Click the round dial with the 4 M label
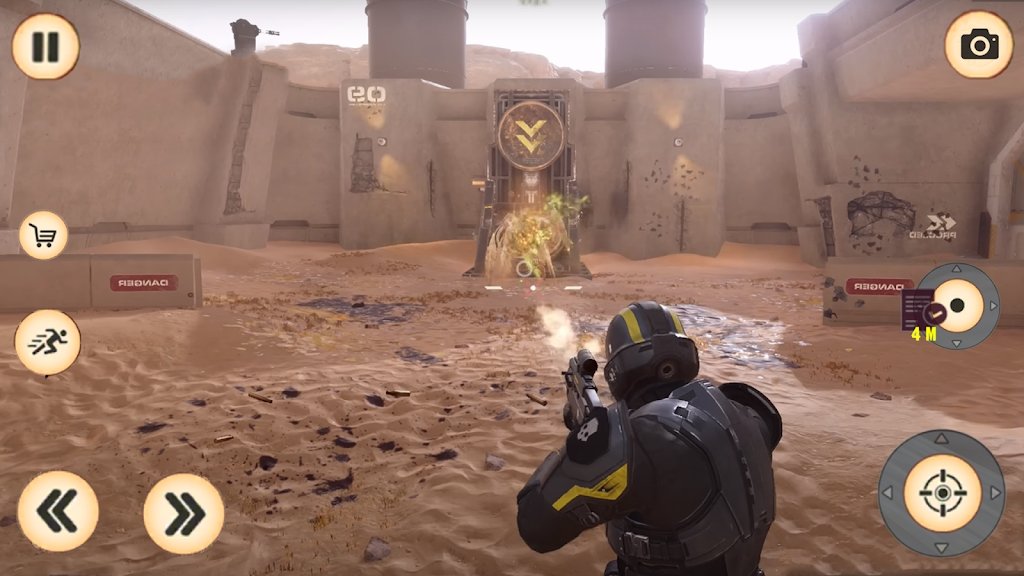This screenshot has height=576, width=1024. pos(957,306)
